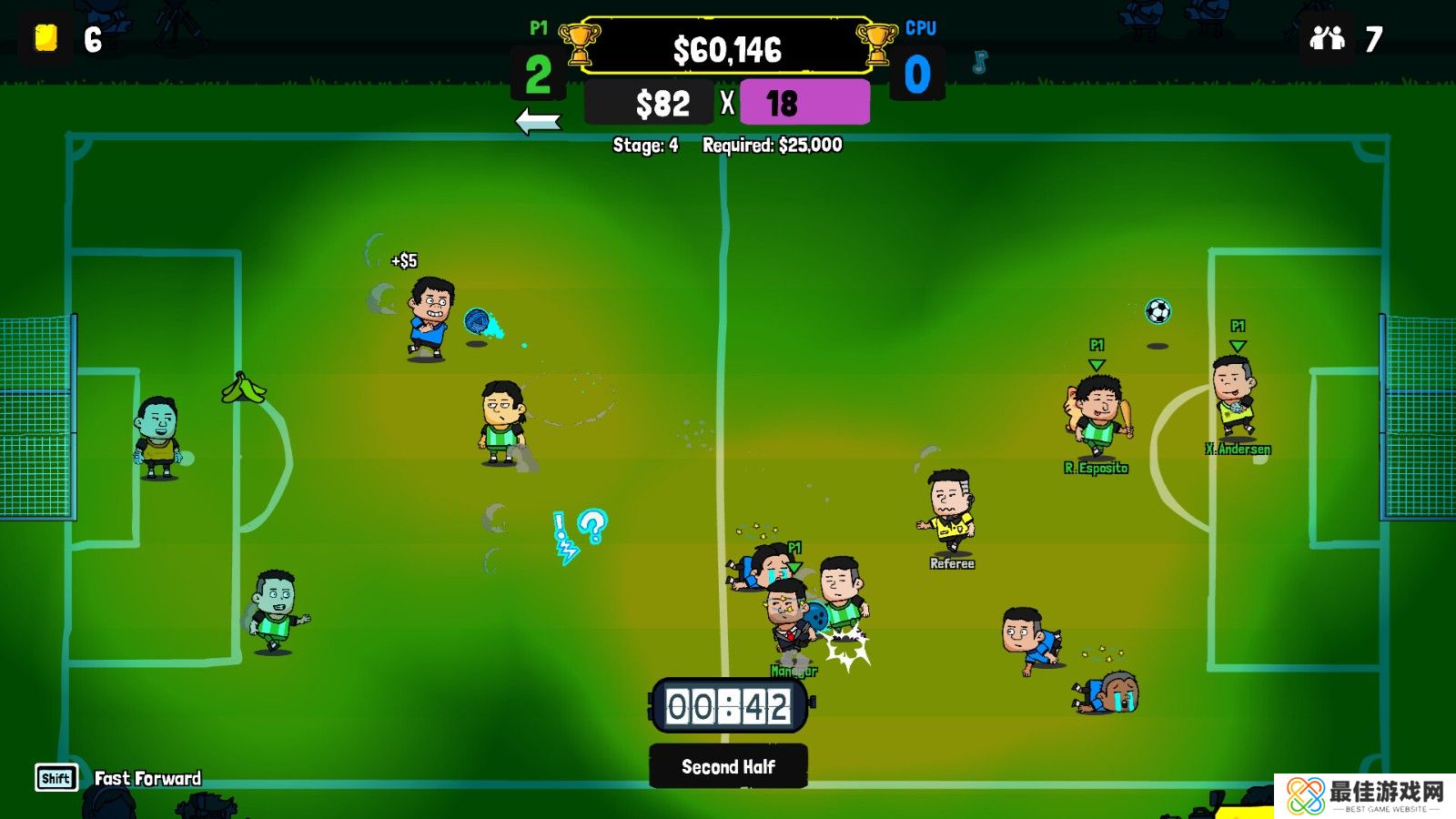The width and height of the screenshot is (1456, 819).
Task: Open the 最佳游戏网 watermark logo
Action: point(1364,795)
